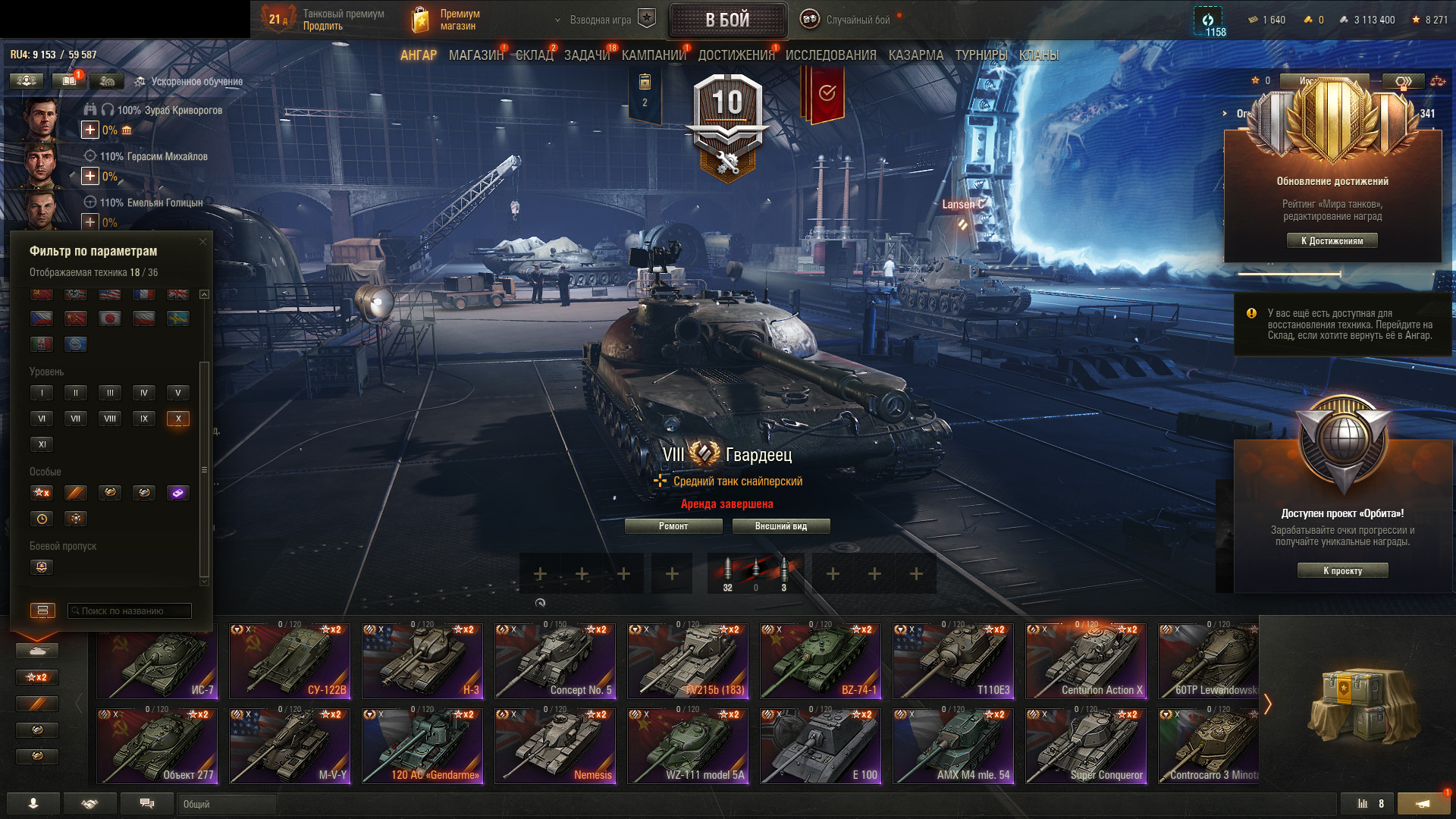Toggle tier X level filter
Screen dimensions: 1456x819
(x=178, y=419)
